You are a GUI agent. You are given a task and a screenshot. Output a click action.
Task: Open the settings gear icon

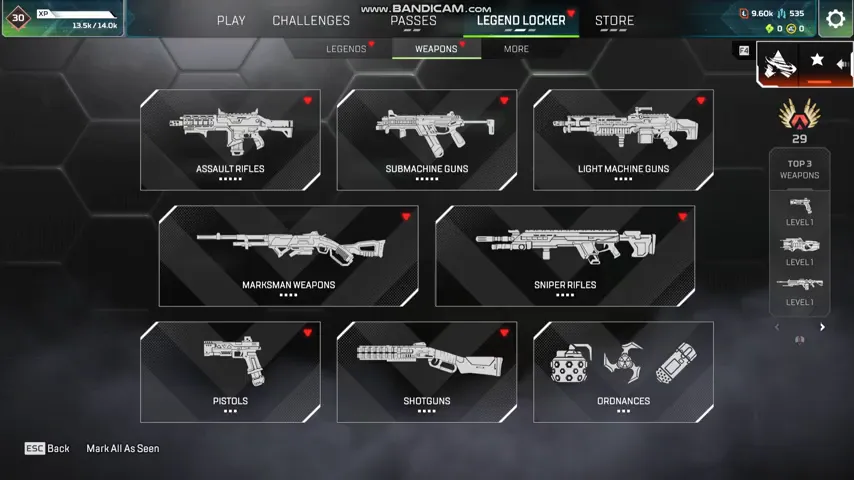coord(835,19)
